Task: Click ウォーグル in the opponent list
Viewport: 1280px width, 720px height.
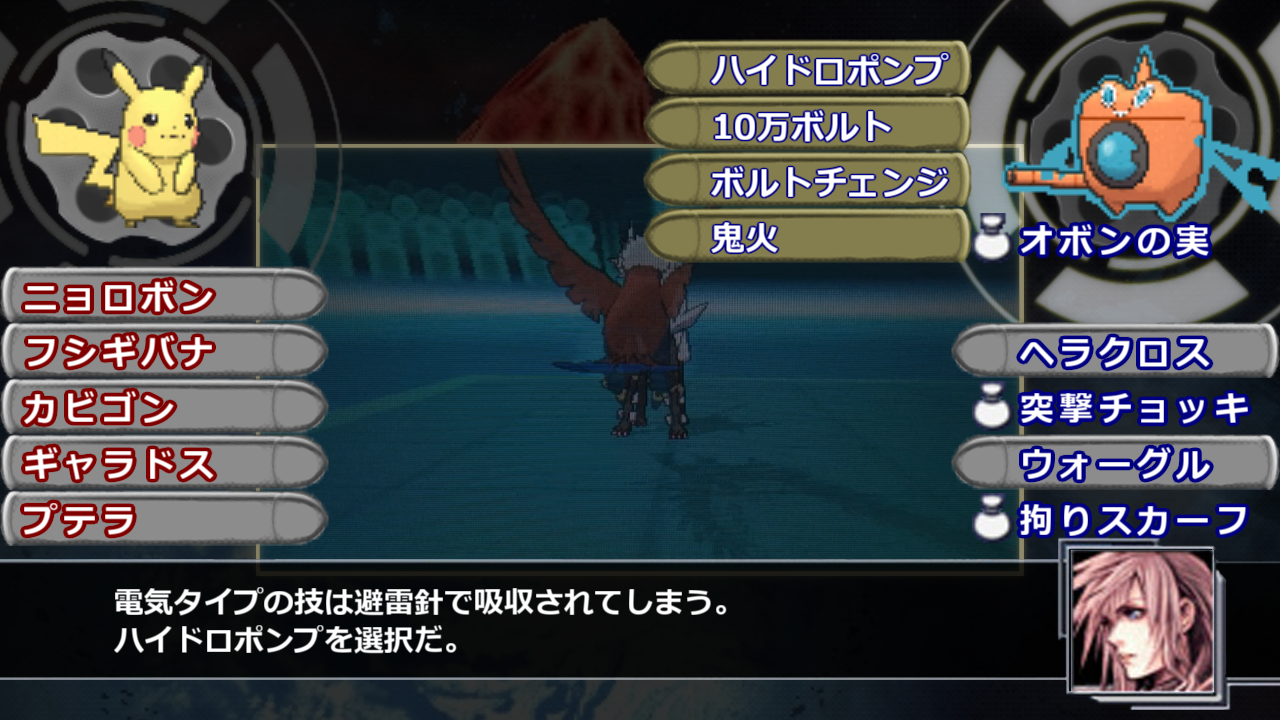Action: pyautogui.click(x=1110, y=462)
